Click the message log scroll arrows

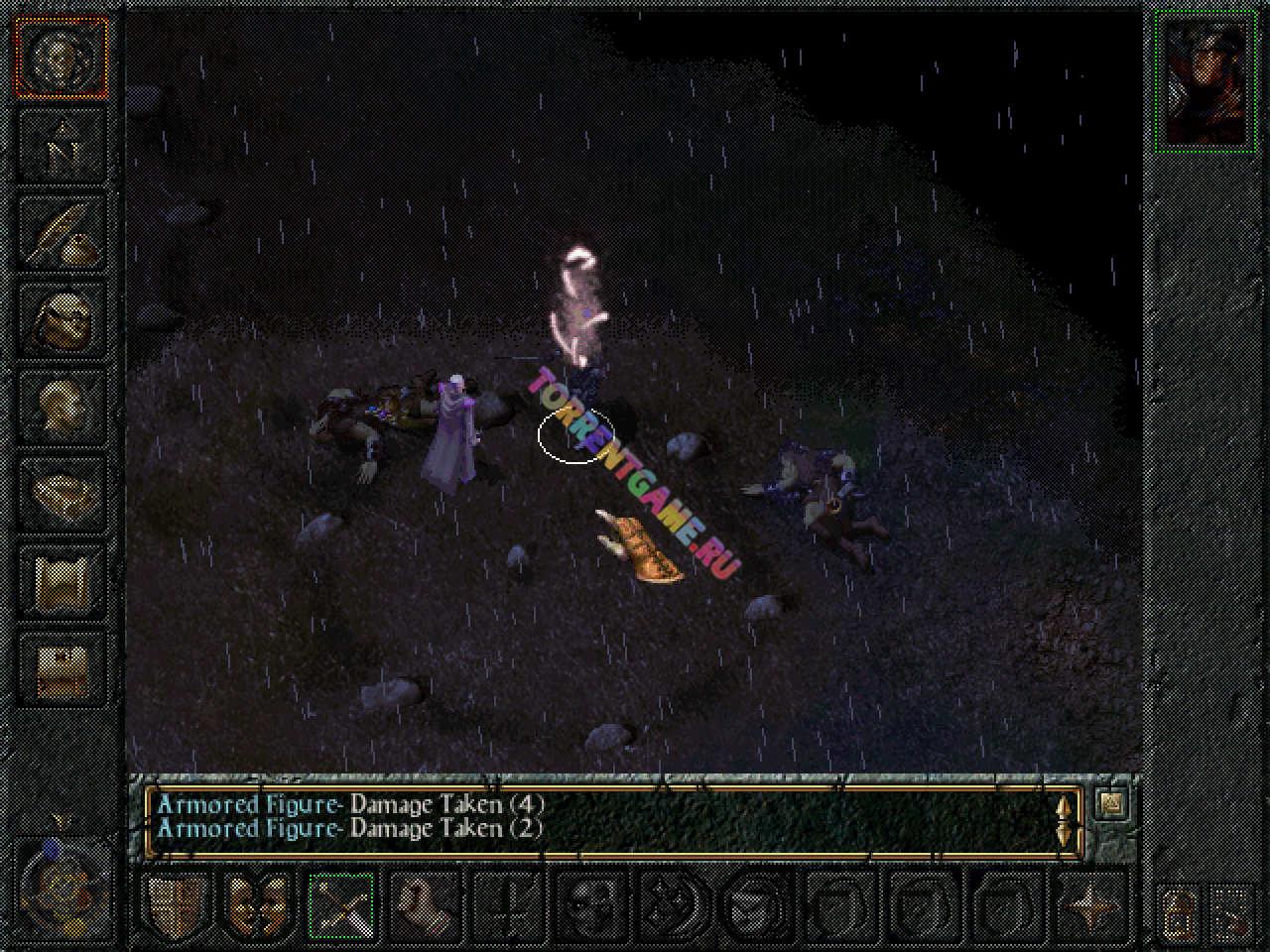pos(1066,818)
